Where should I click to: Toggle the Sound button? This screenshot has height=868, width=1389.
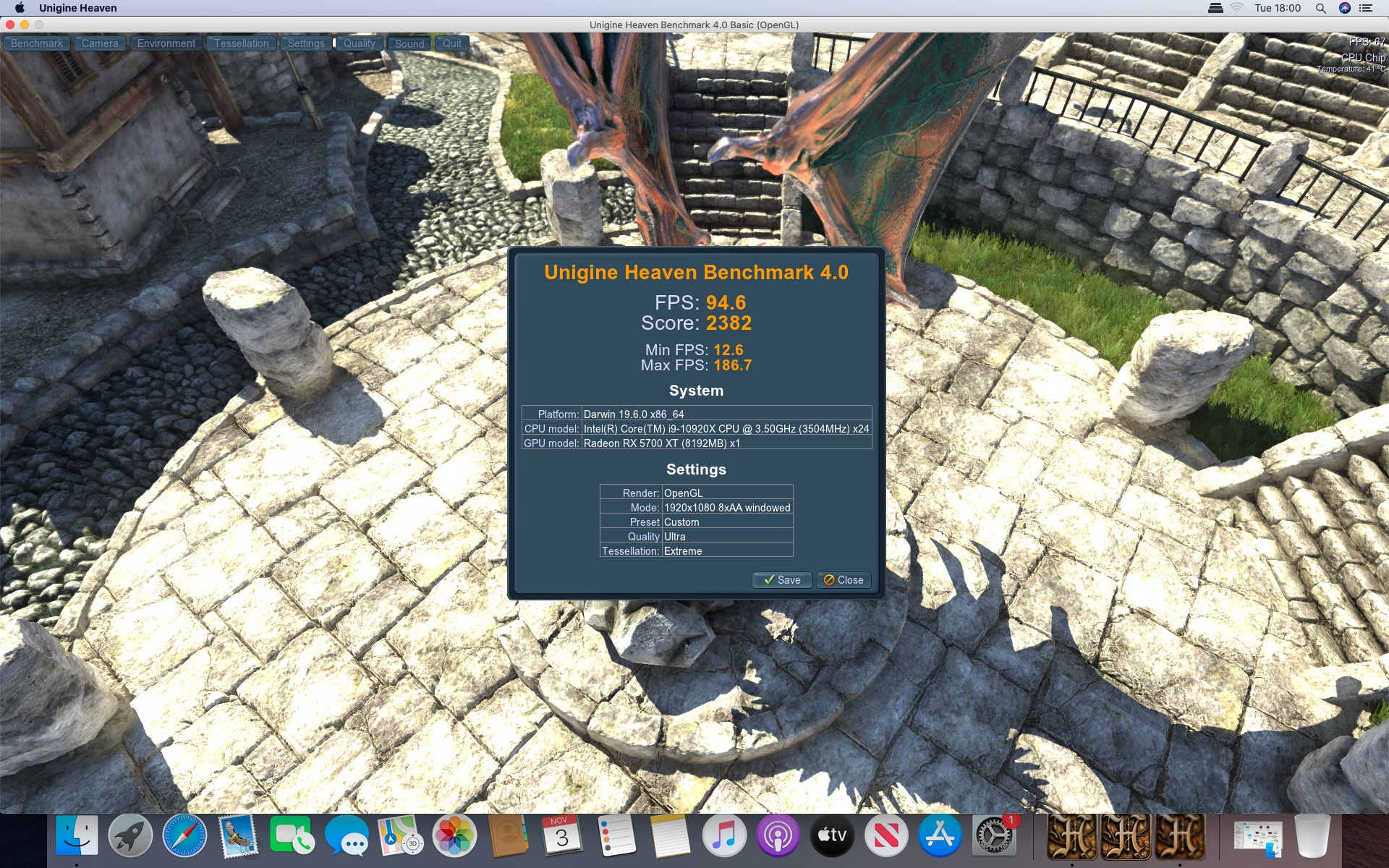pos(409,43)
